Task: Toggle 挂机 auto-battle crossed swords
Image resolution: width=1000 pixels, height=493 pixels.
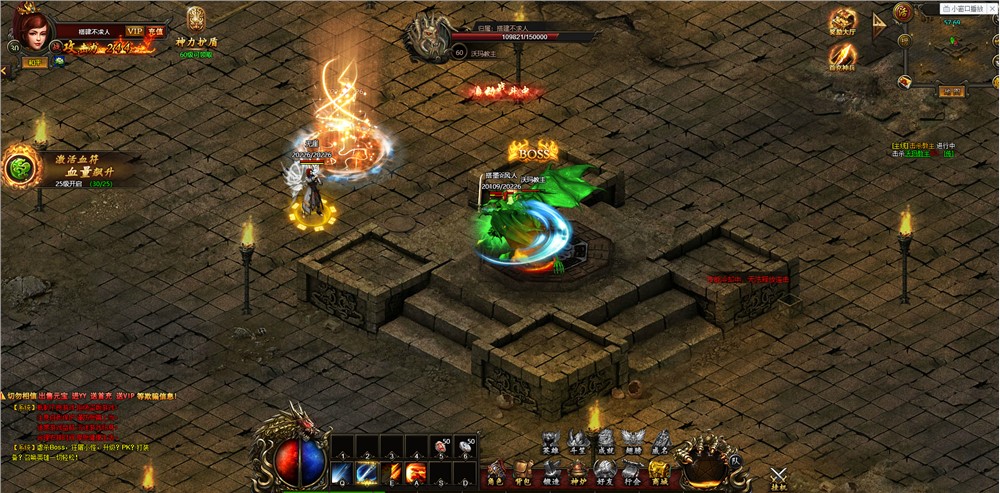Action: pyautogui.click(x=780, y=477)
